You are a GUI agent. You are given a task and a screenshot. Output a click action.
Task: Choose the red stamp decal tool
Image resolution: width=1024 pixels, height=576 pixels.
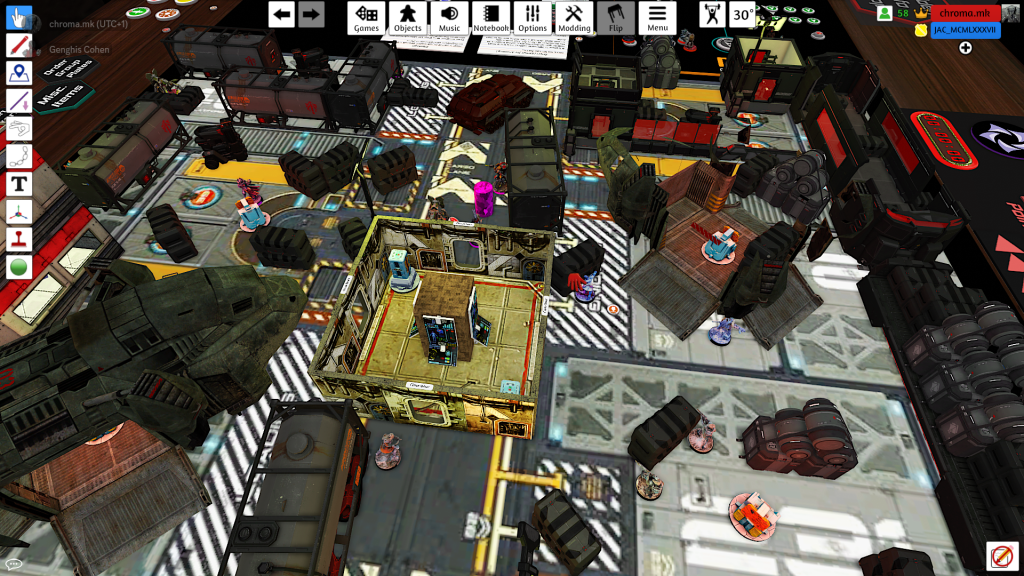point(19,239)
